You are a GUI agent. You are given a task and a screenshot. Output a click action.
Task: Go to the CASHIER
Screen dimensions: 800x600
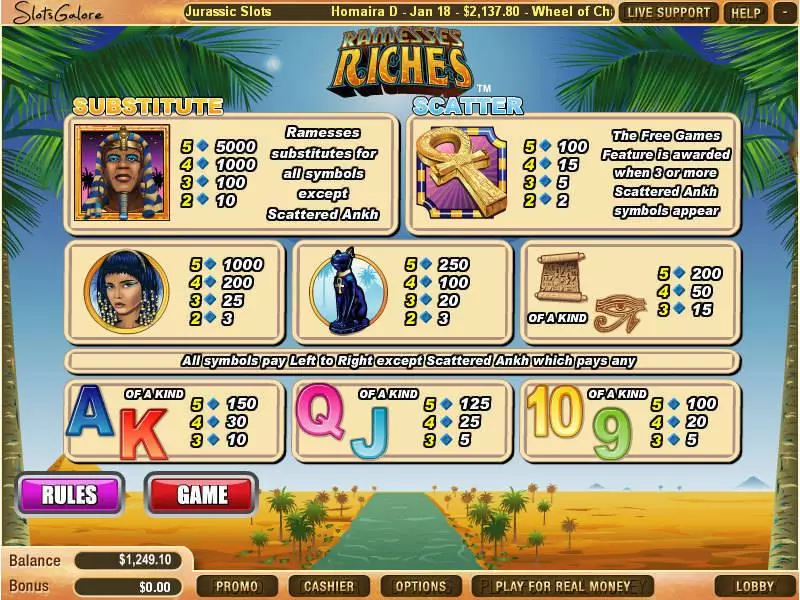(329, 586)
